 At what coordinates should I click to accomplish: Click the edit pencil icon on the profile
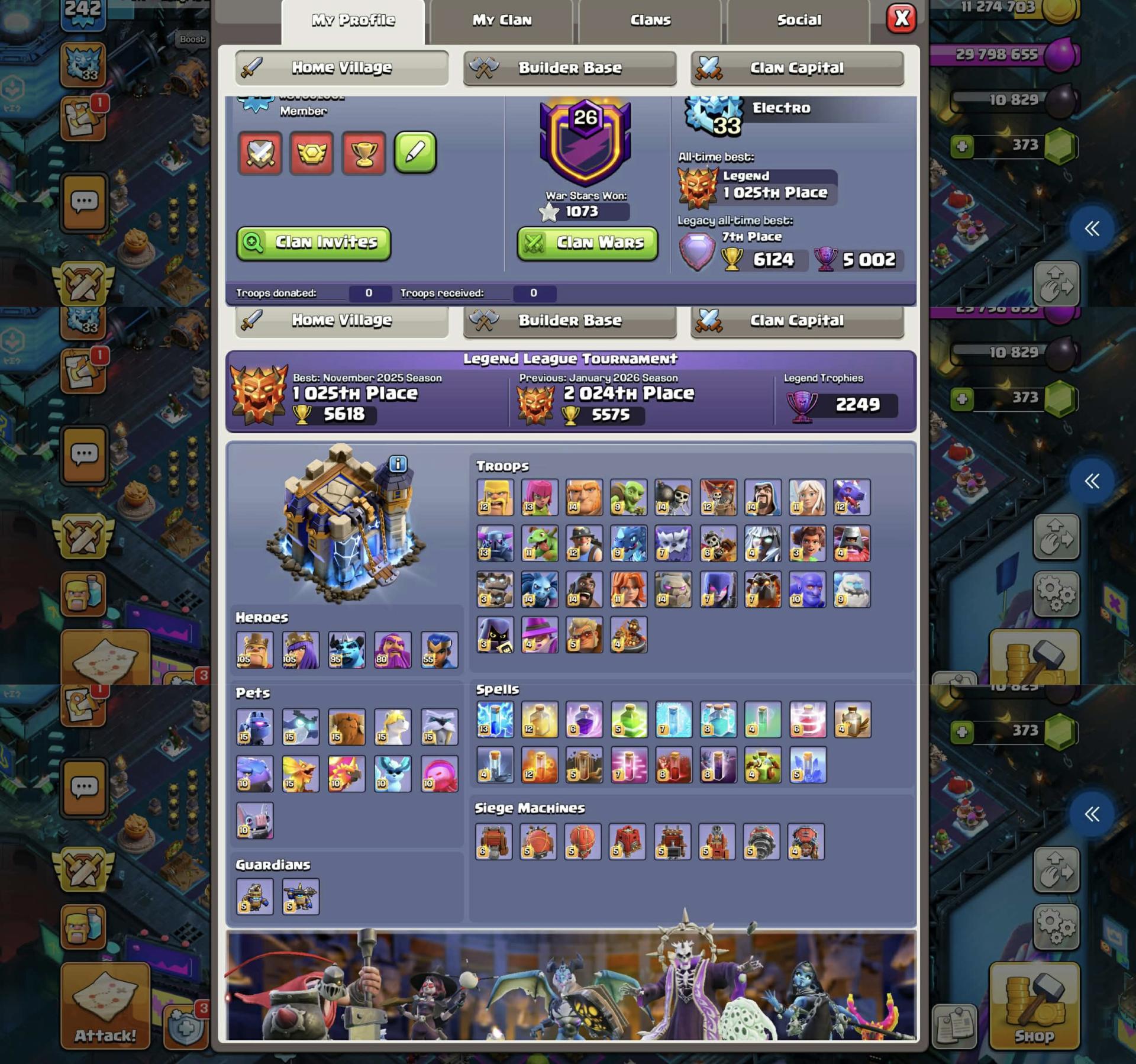click(x=415, y=151)
